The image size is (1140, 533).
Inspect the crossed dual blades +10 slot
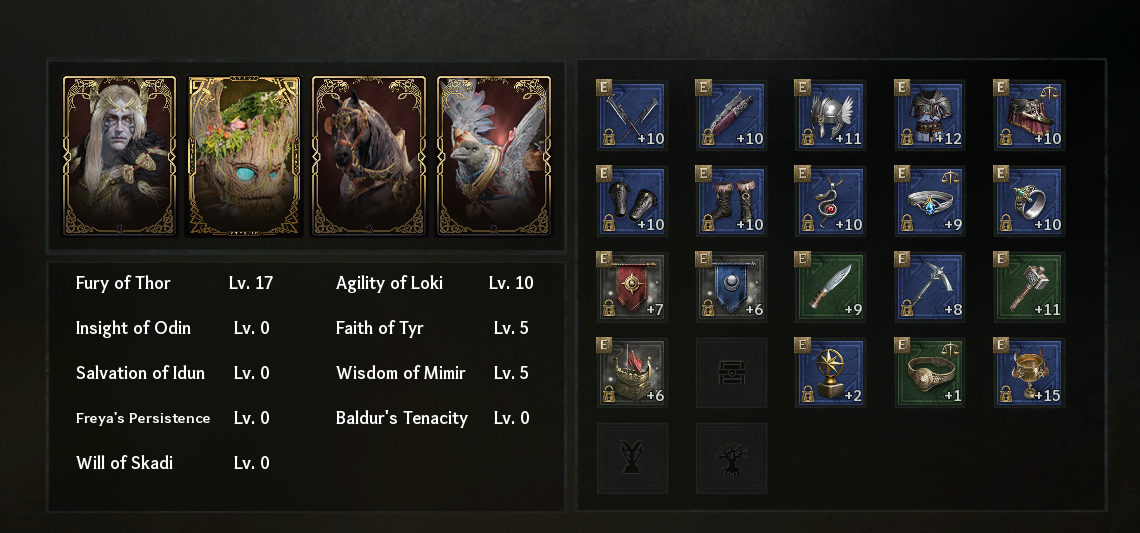tap(632, 116)
